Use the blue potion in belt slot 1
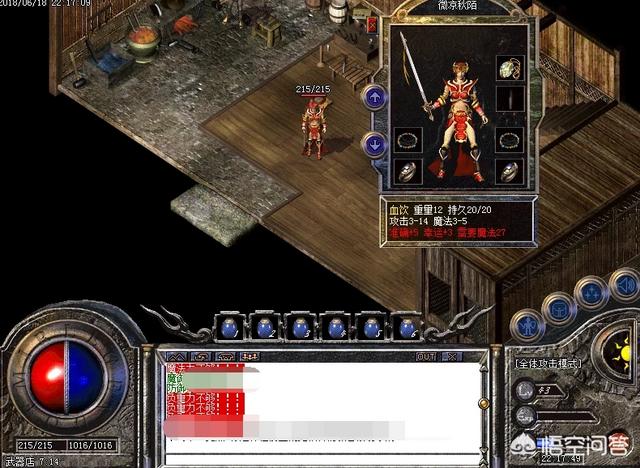The image size is (640, 468). click(229, 327)
